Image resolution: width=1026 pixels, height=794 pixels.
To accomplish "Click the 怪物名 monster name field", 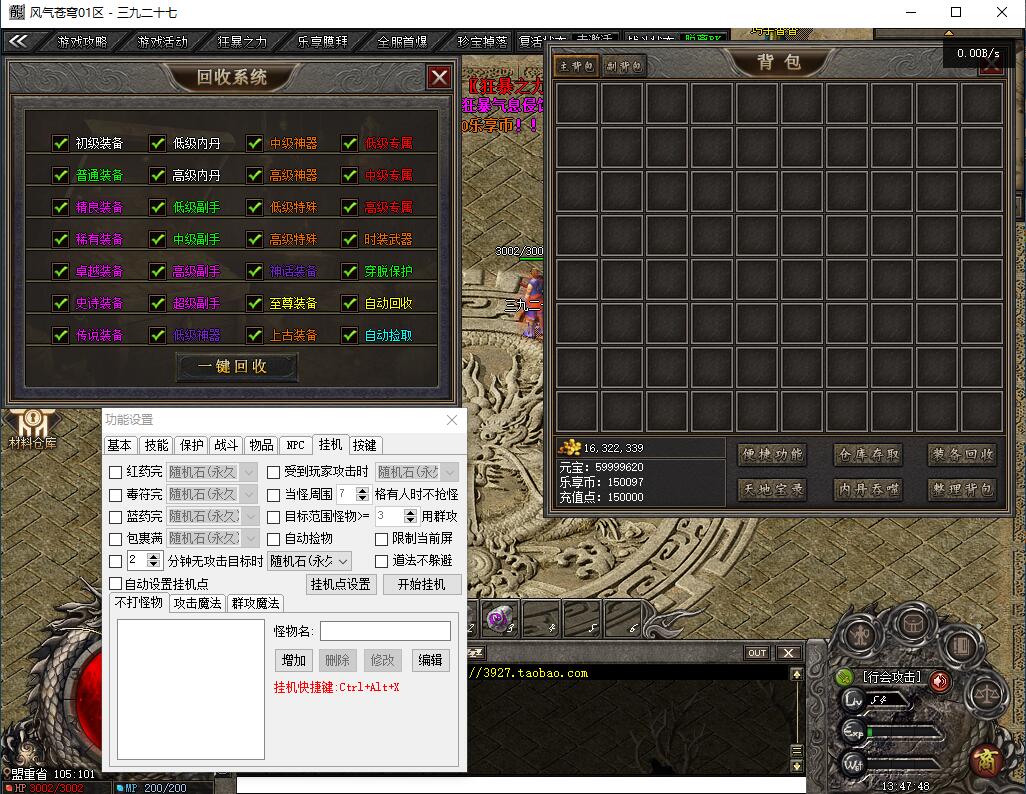I will [x=385, y=631].
